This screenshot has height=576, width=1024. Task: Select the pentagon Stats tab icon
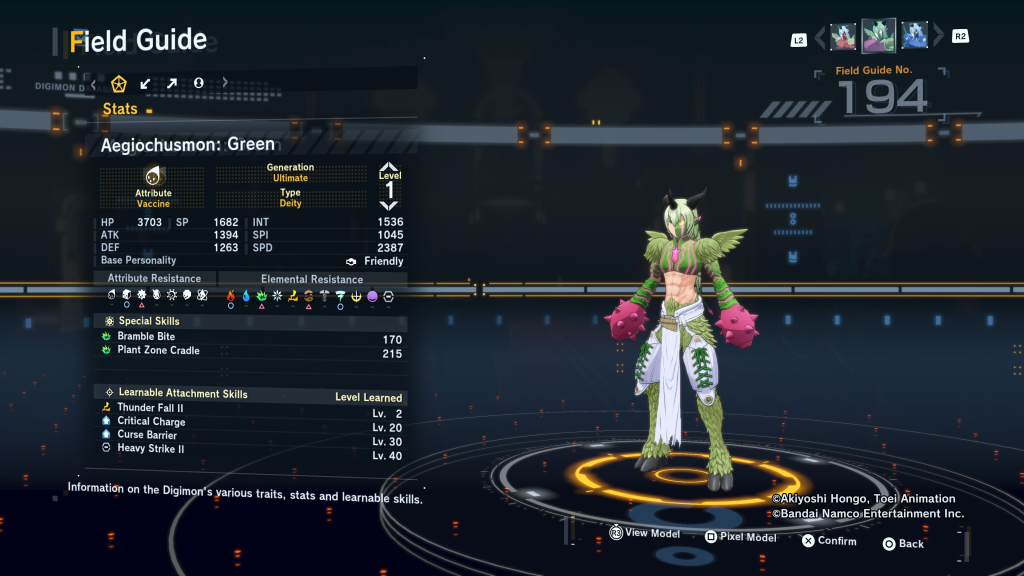[x=119, y=83]
